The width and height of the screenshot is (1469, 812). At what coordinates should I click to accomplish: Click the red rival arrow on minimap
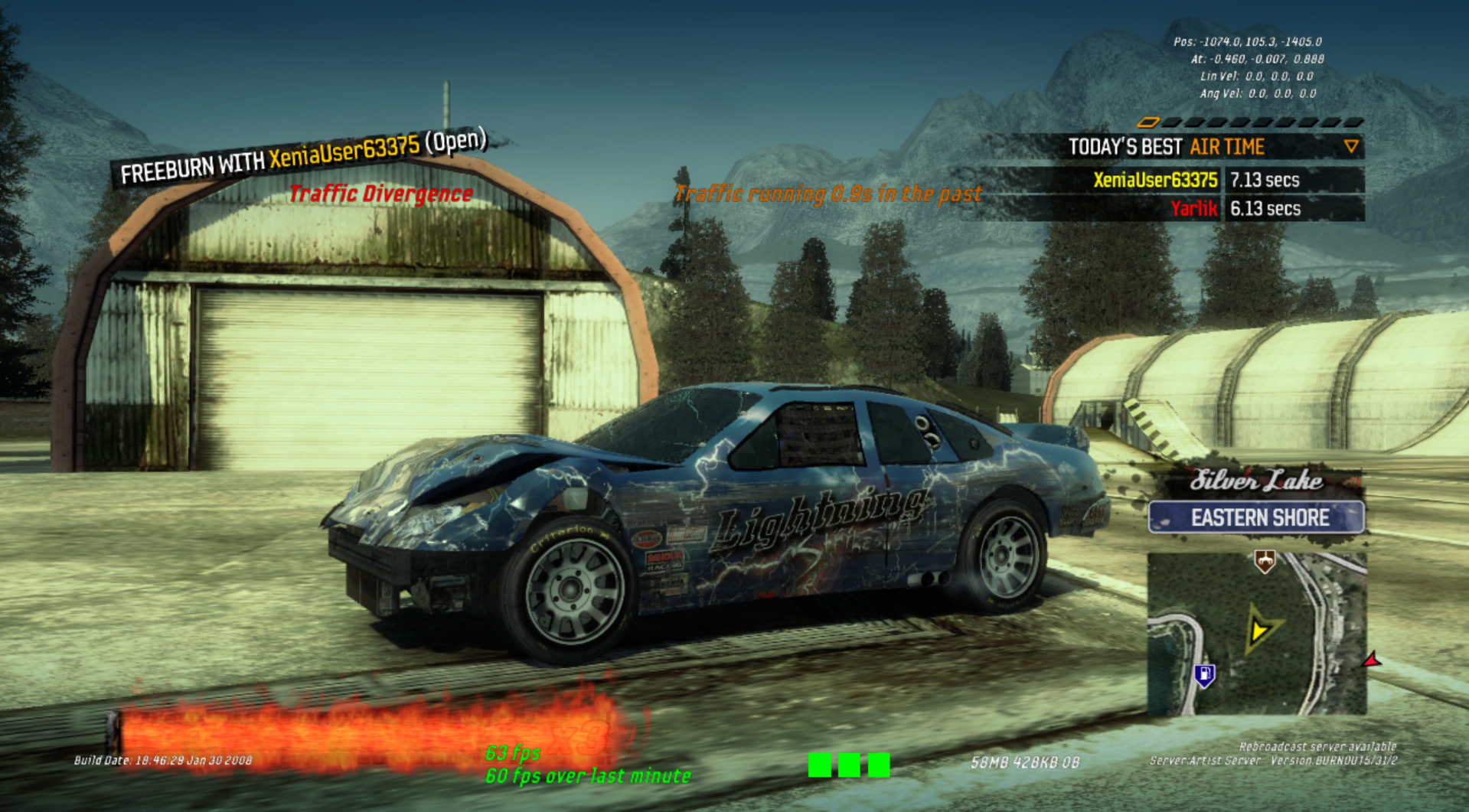(1372, 659)
